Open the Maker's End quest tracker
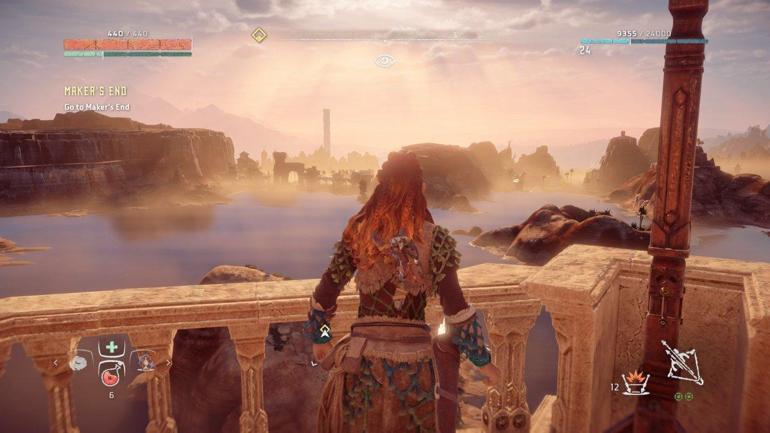 tap(96, 91)
